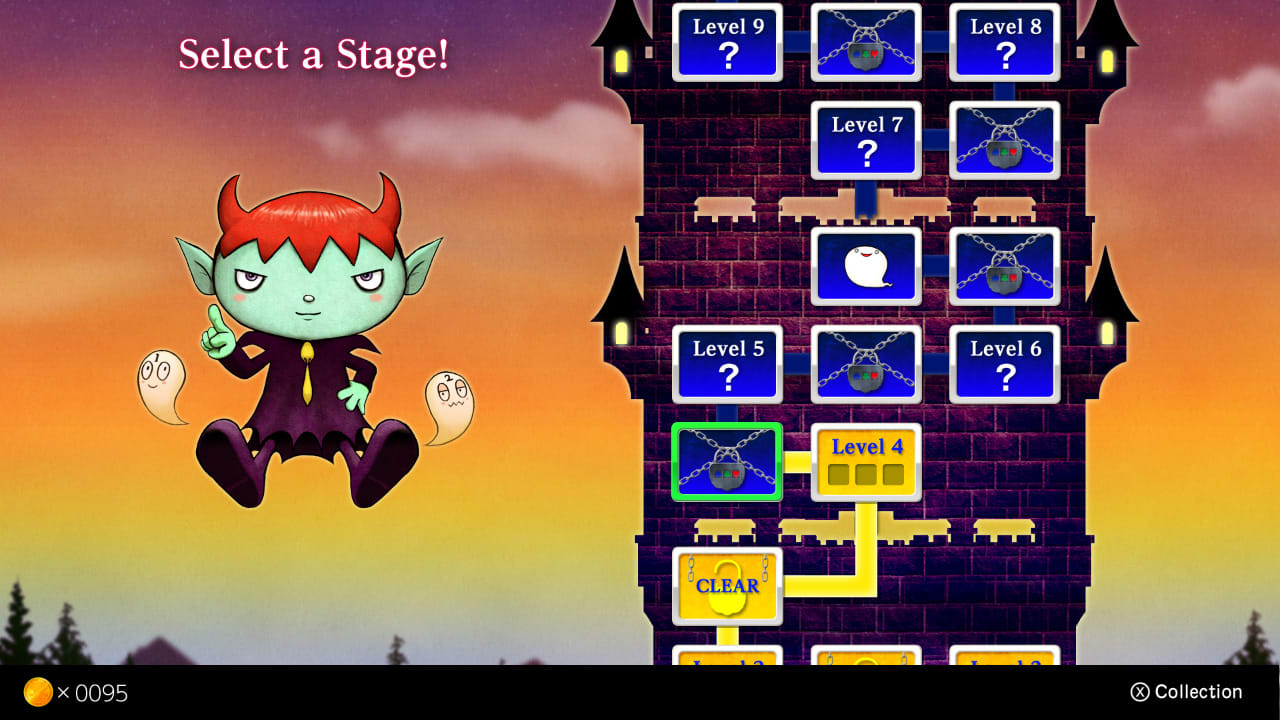Click the locked tile between Level 5 and 6
Image resolution: width=1280 pixels, height=720 pixels.
coord(866,363)
